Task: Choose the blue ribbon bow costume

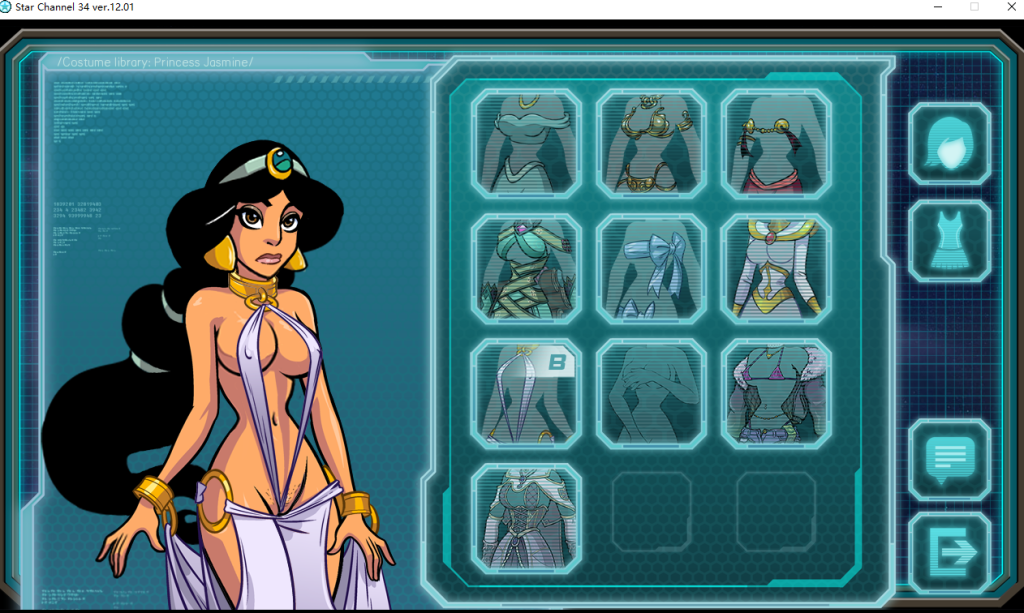Action: [x=651, y=268]
